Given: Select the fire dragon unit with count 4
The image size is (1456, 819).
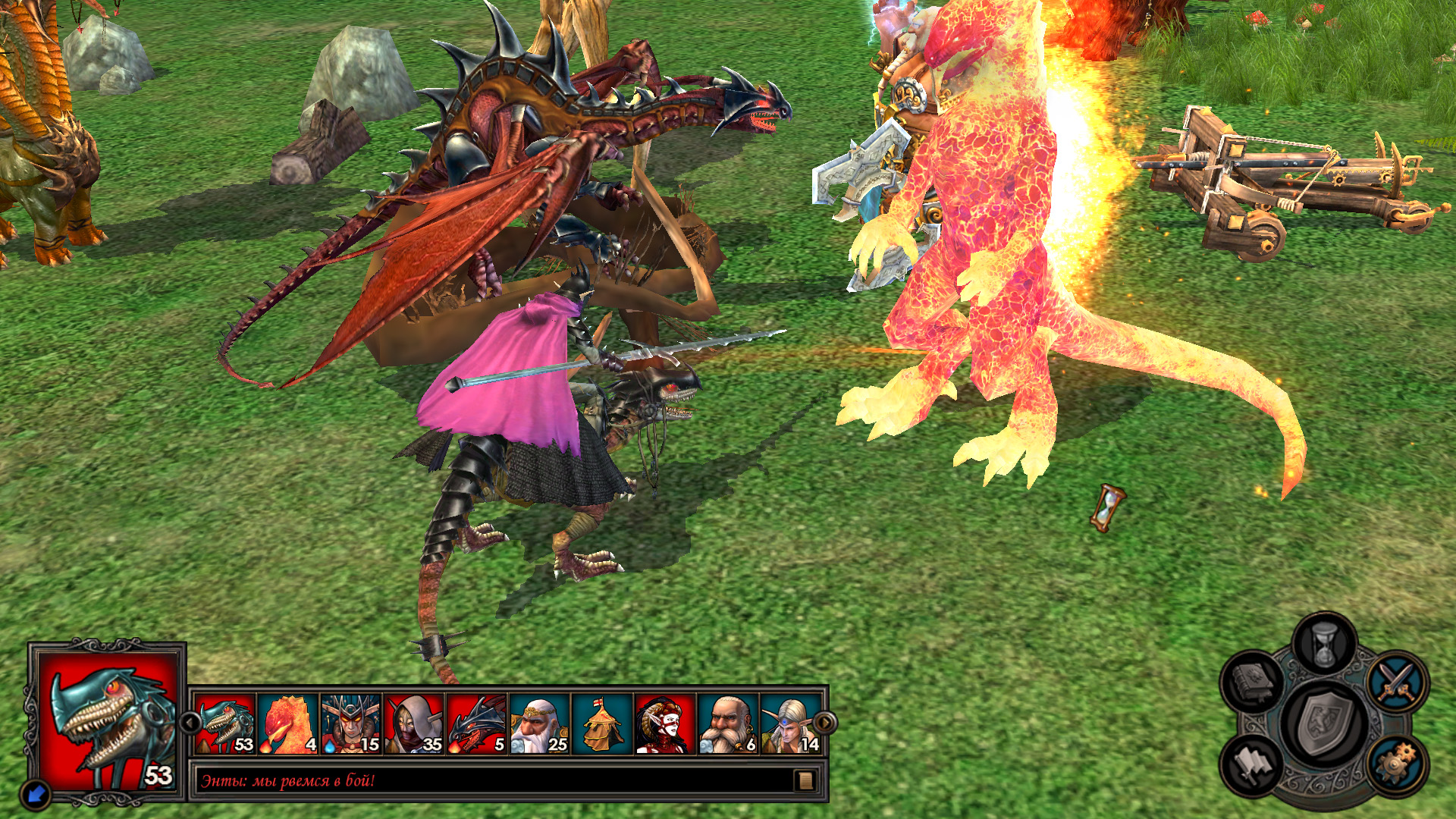Looking at the screenshot, I should pyautogui.click(x=288, y=724).
